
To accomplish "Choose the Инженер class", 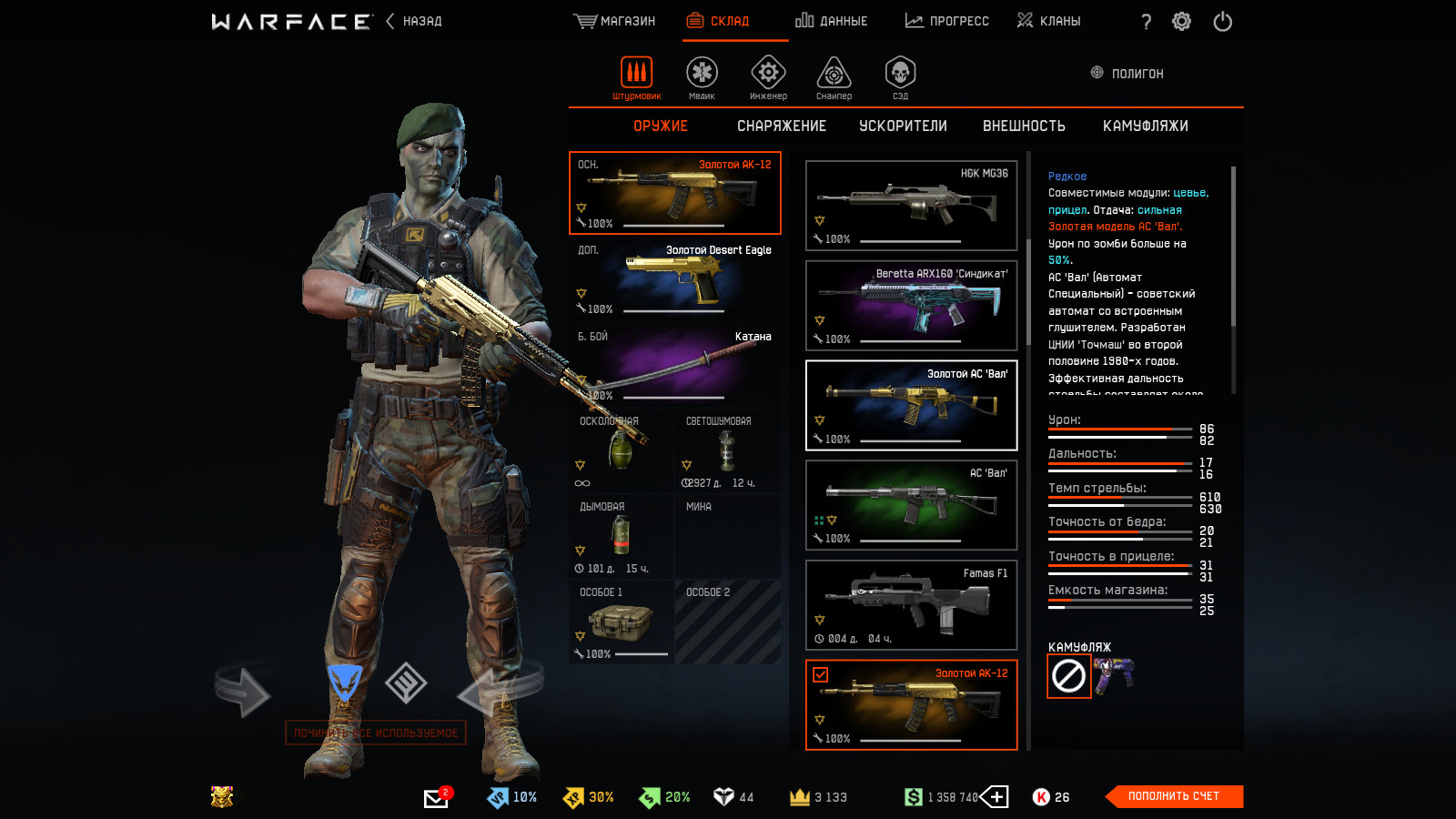I will click(x=768, y=76).
